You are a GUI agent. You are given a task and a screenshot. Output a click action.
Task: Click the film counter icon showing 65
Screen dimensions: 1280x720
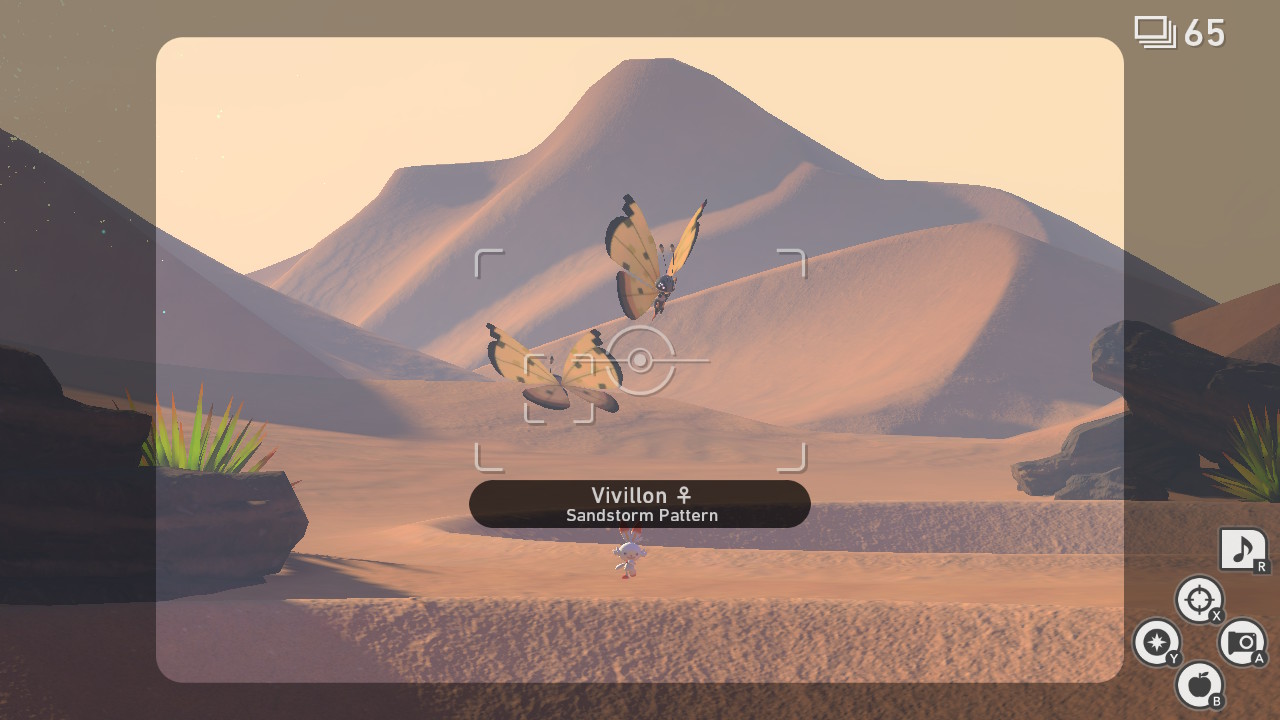(1157, 31)
